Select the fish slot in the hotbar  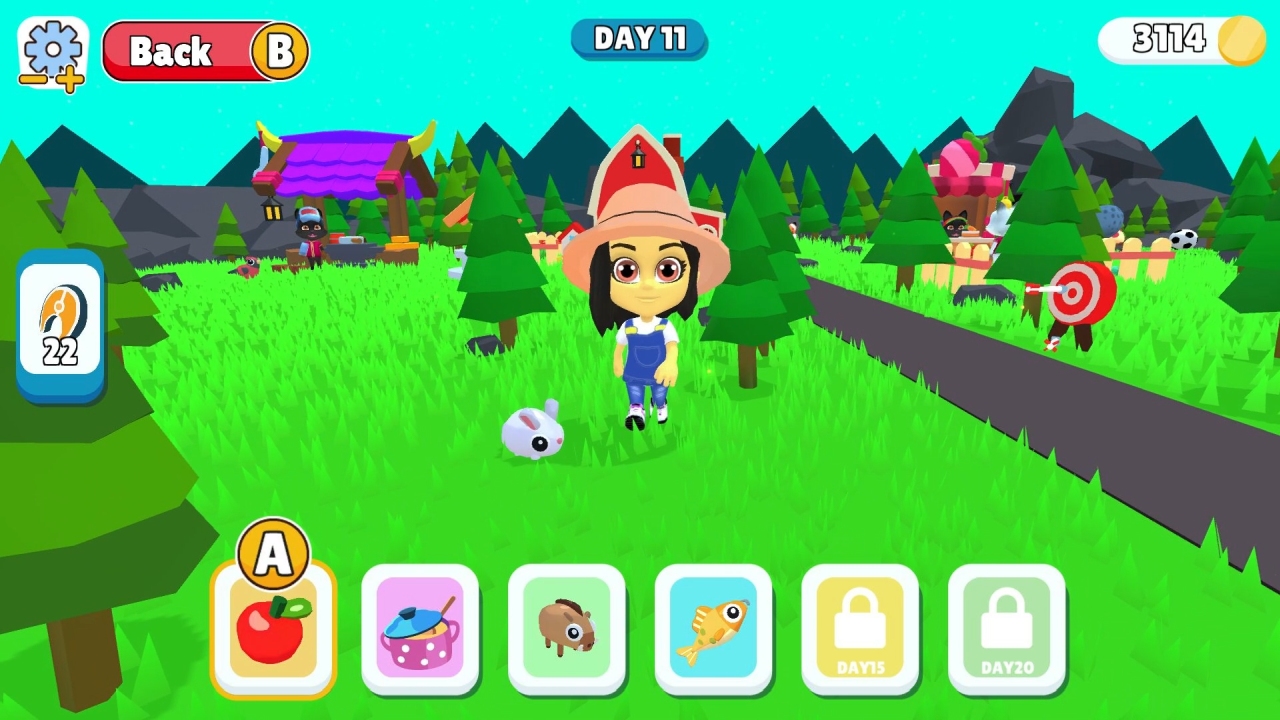tap(714, 630)
